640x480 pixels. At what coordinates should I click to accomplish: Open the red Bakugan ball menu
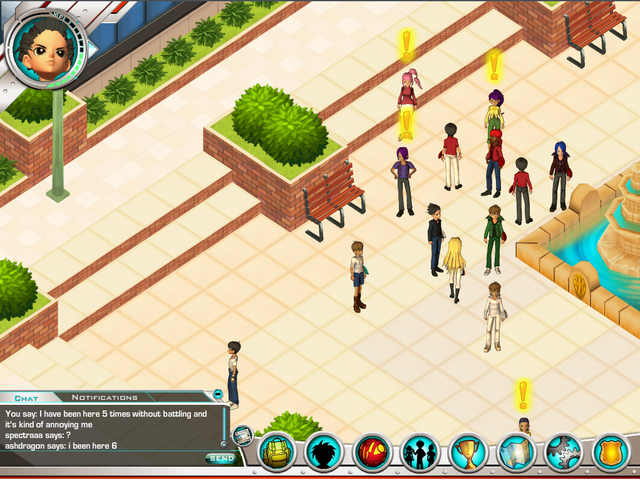coord(373,453)
